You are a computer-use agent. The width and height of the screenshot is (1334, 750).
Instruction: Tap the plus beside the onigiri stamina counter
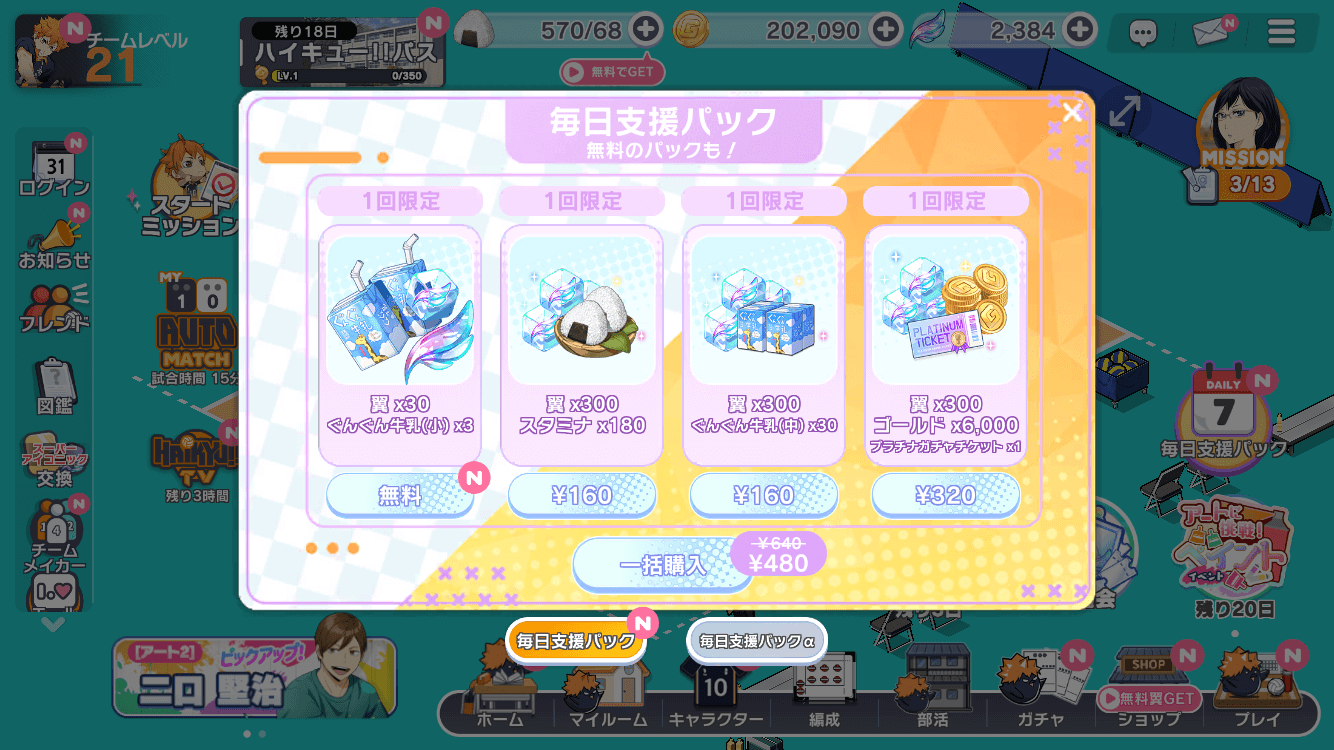pos(648,30)
